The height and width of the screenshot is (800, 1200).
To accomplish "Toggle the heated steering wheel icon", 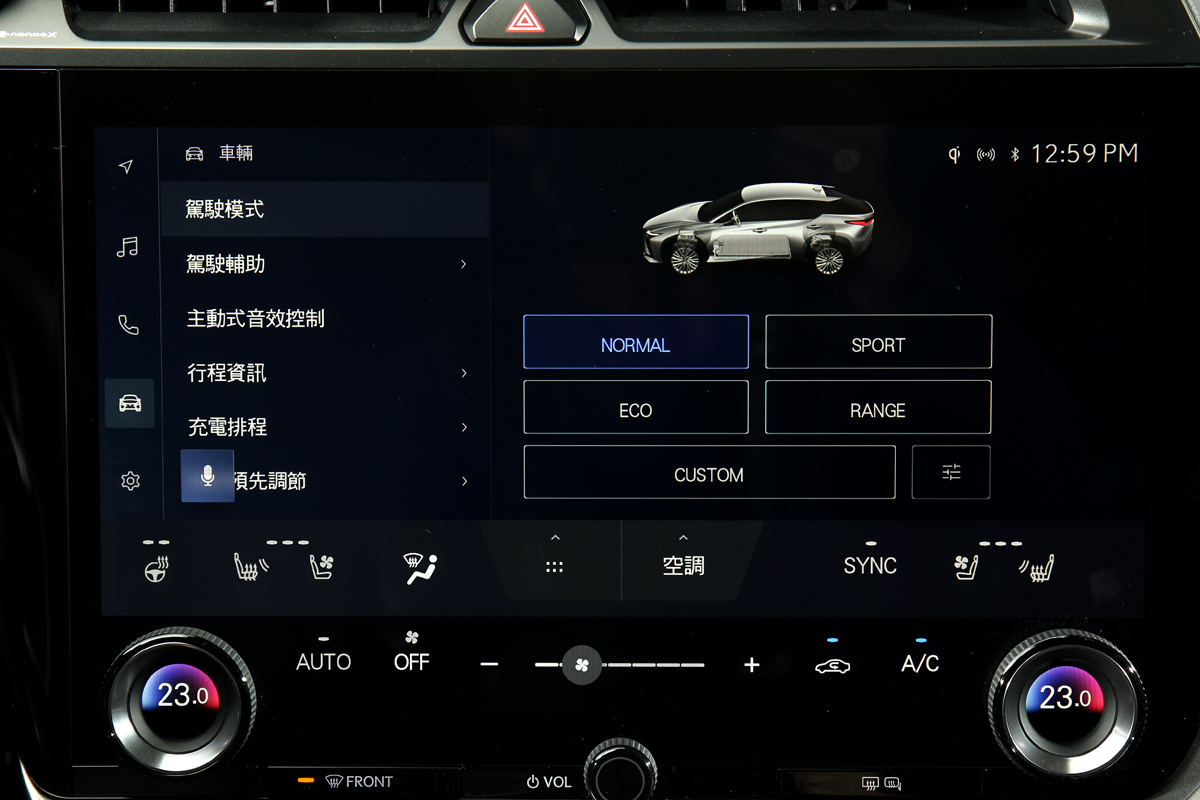I will [x=156, y=567].
